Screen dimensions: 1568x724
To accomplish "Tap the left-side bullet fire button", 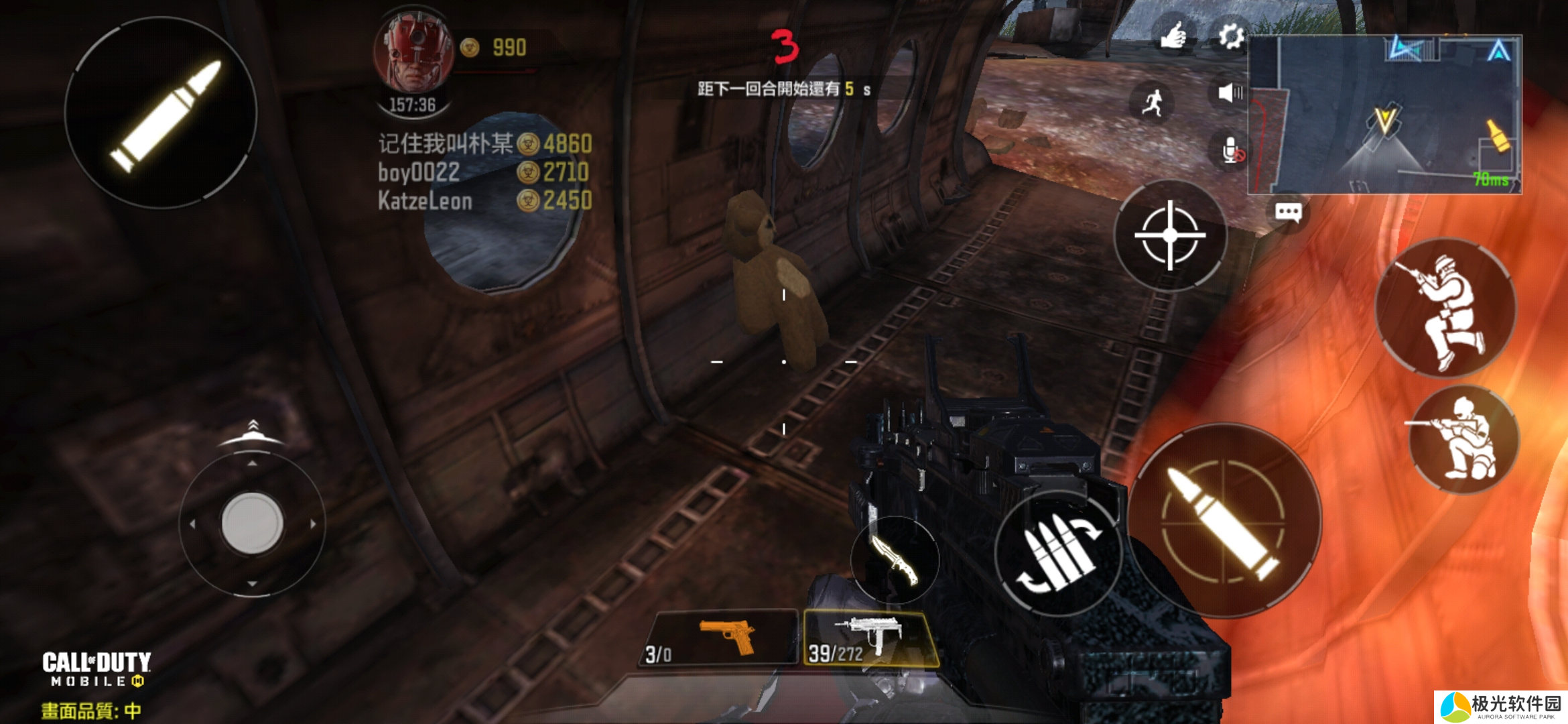I will click(x=161, y=113).
